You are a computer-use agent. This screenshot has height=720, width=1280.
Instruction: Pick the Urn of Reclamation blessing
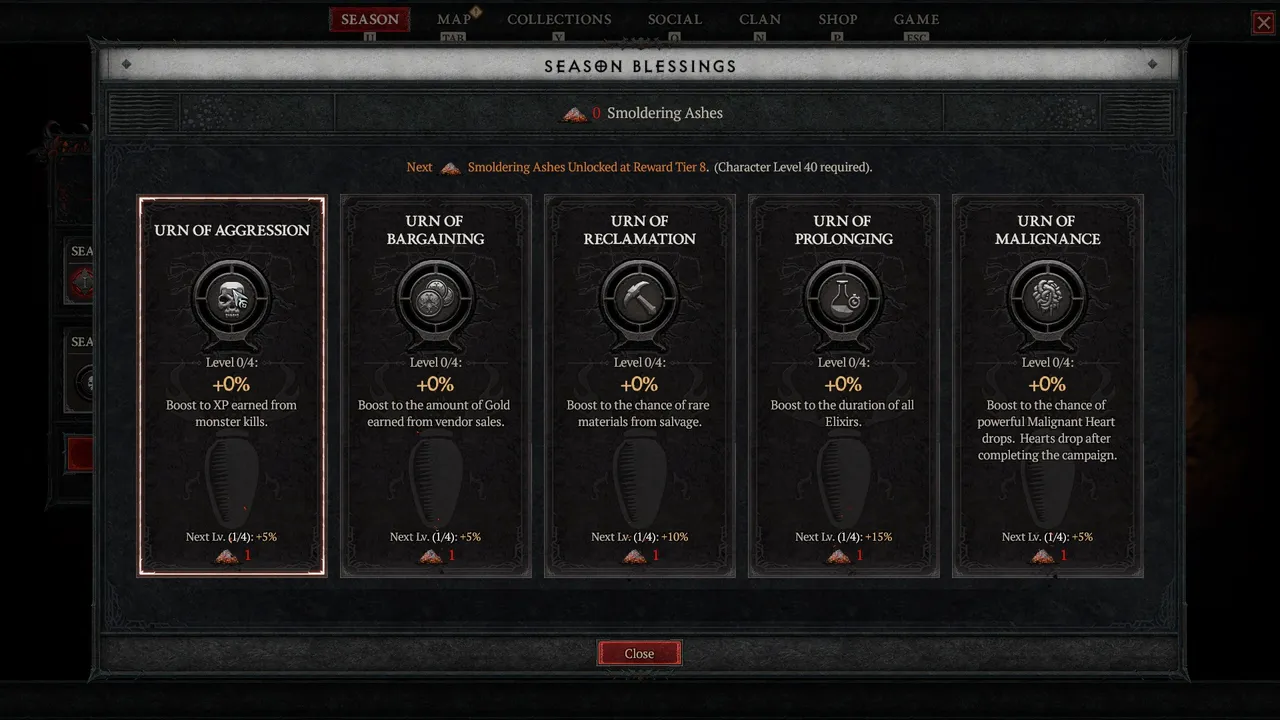click(640, 386)
